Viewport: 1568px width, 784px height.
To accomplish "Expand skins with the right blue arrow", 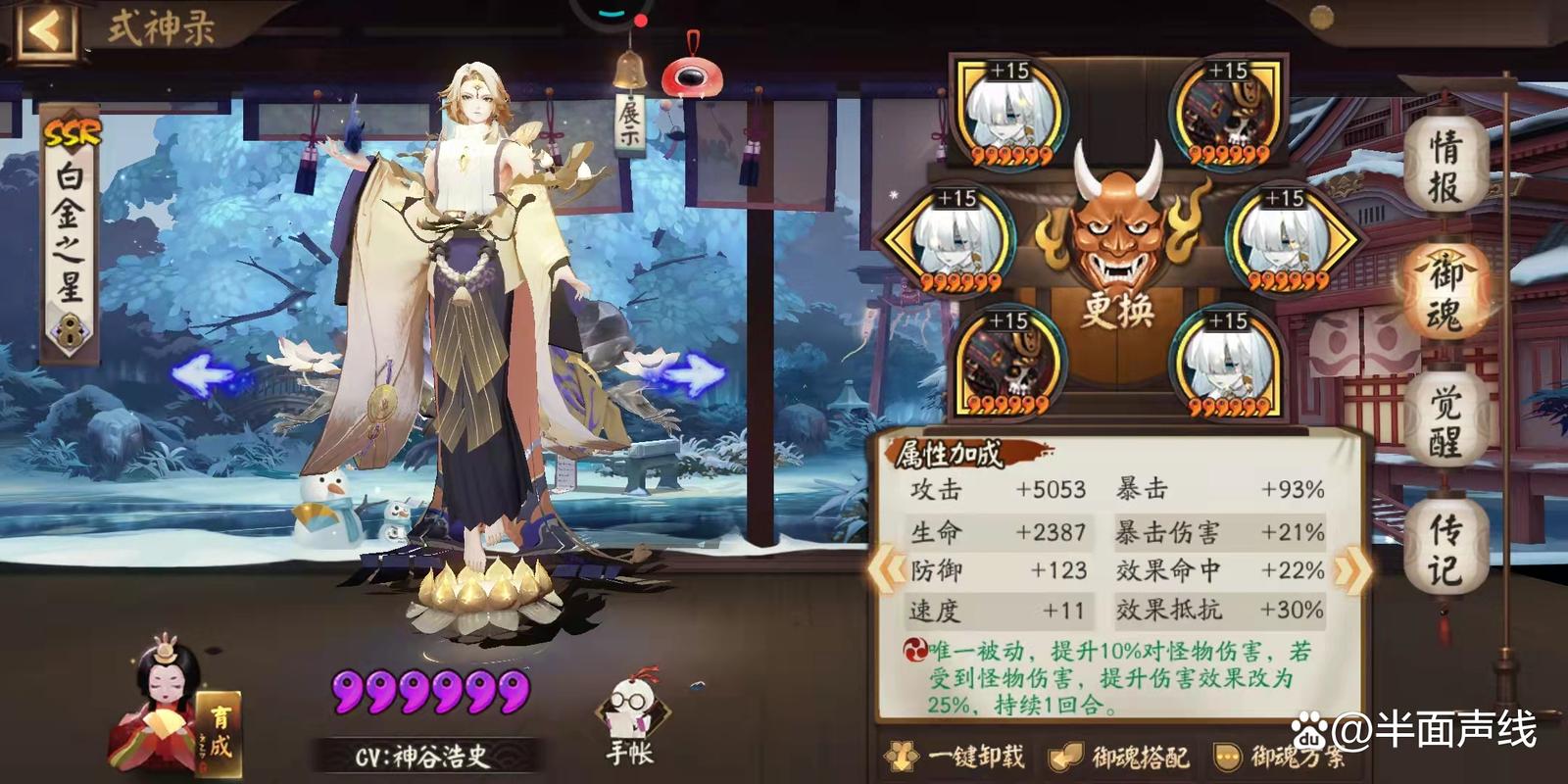I will (x=699, y=371).
